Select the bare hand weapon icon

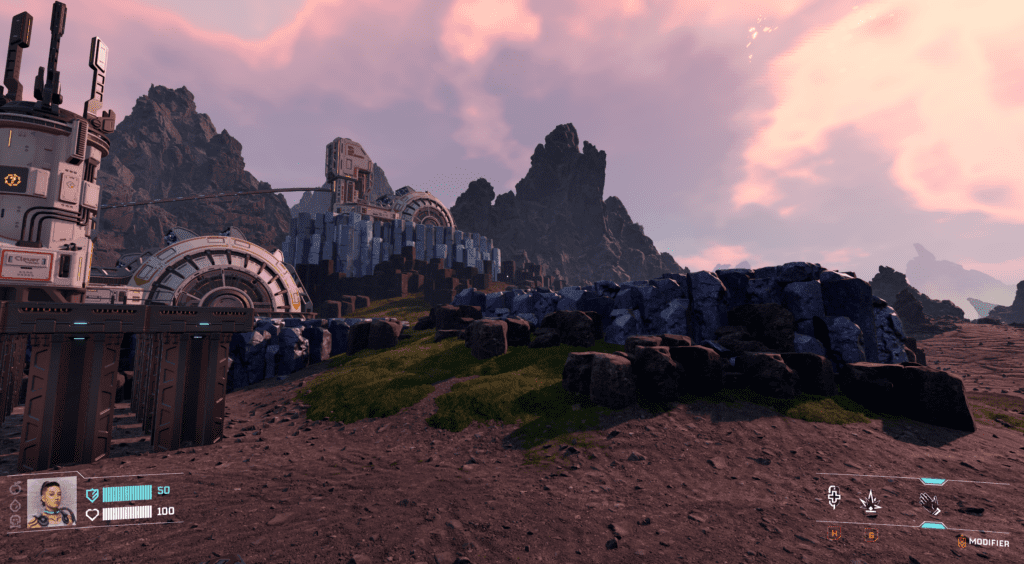click(929, 502)
